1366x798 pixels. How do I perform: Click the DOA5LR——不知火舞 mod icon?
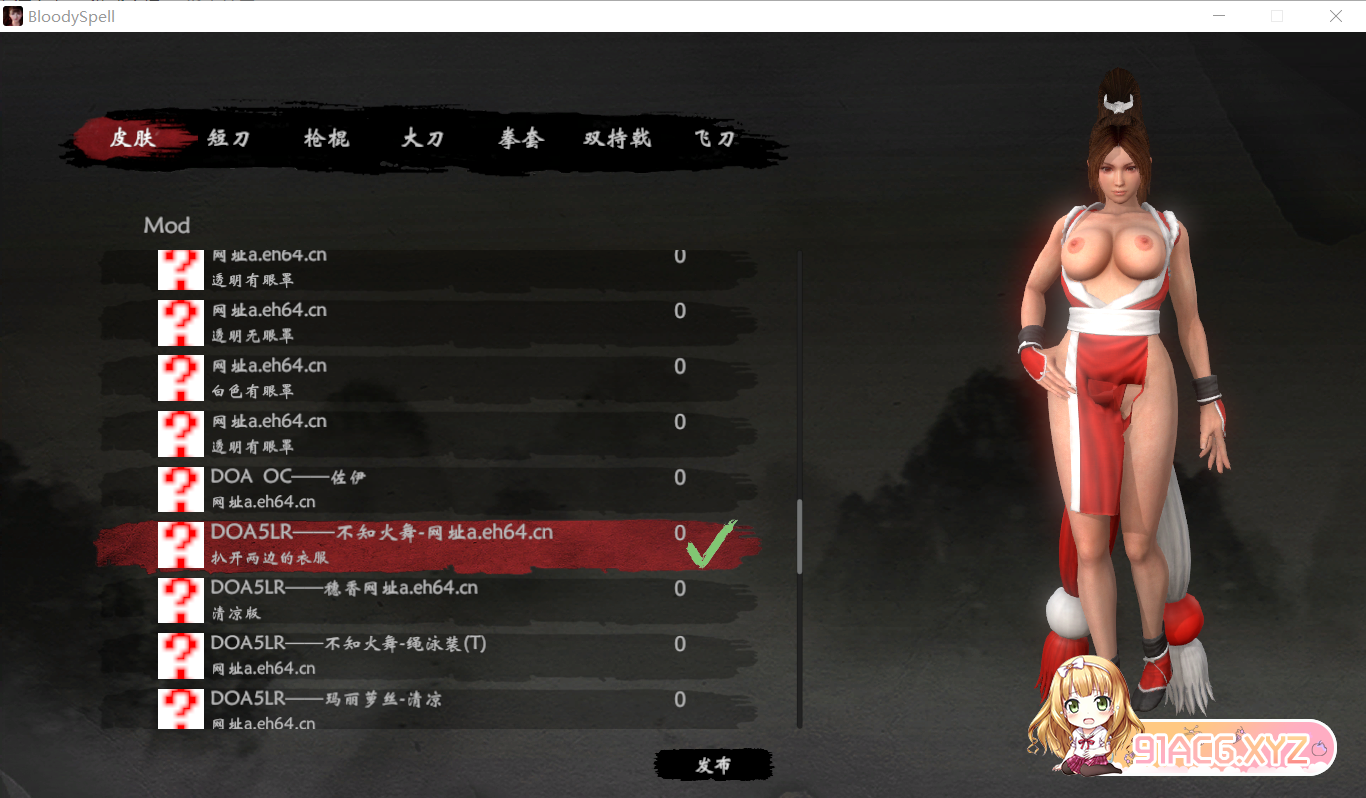pyautogui.click(x=180, y=544)
